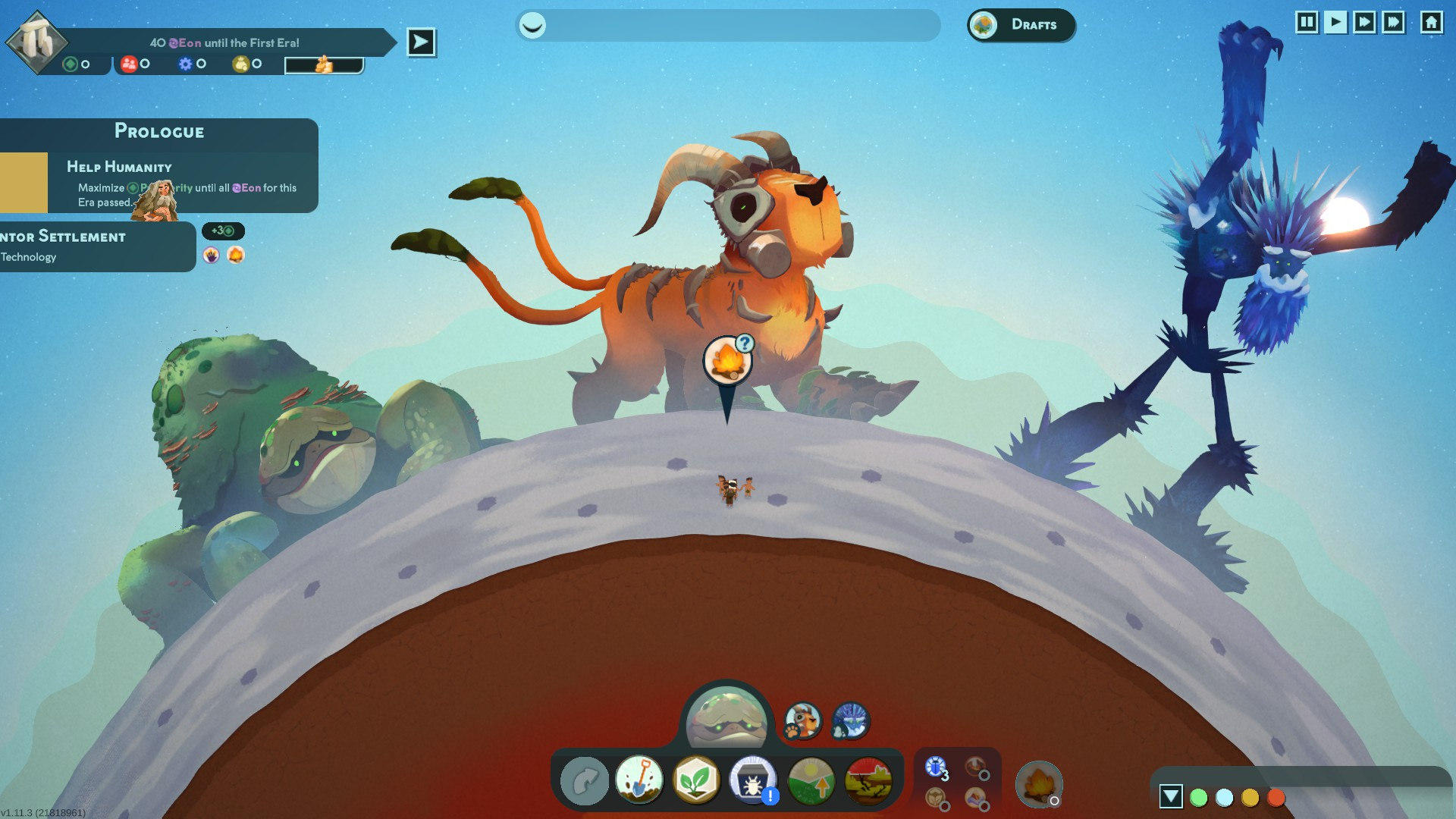Switch to double fast-forward speed
Screen dimensions: 1456x819
(x=1364, y=22)
